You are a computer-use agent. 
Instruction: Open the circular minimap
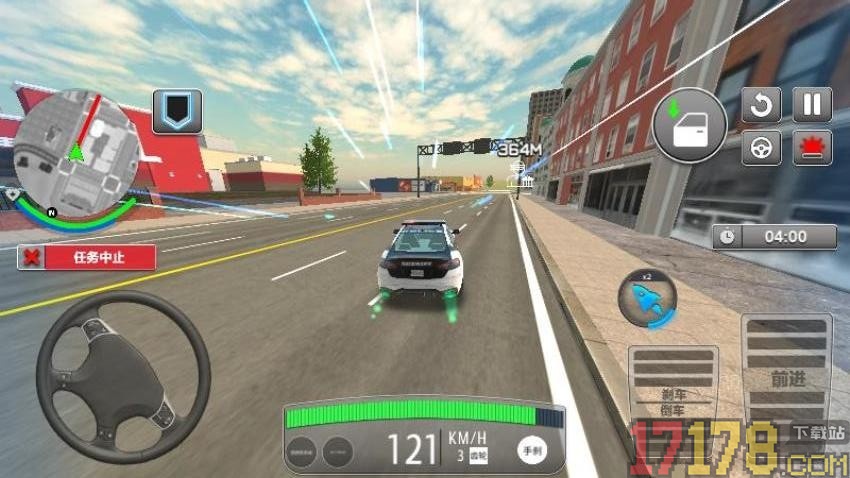[x=74, y=151]
